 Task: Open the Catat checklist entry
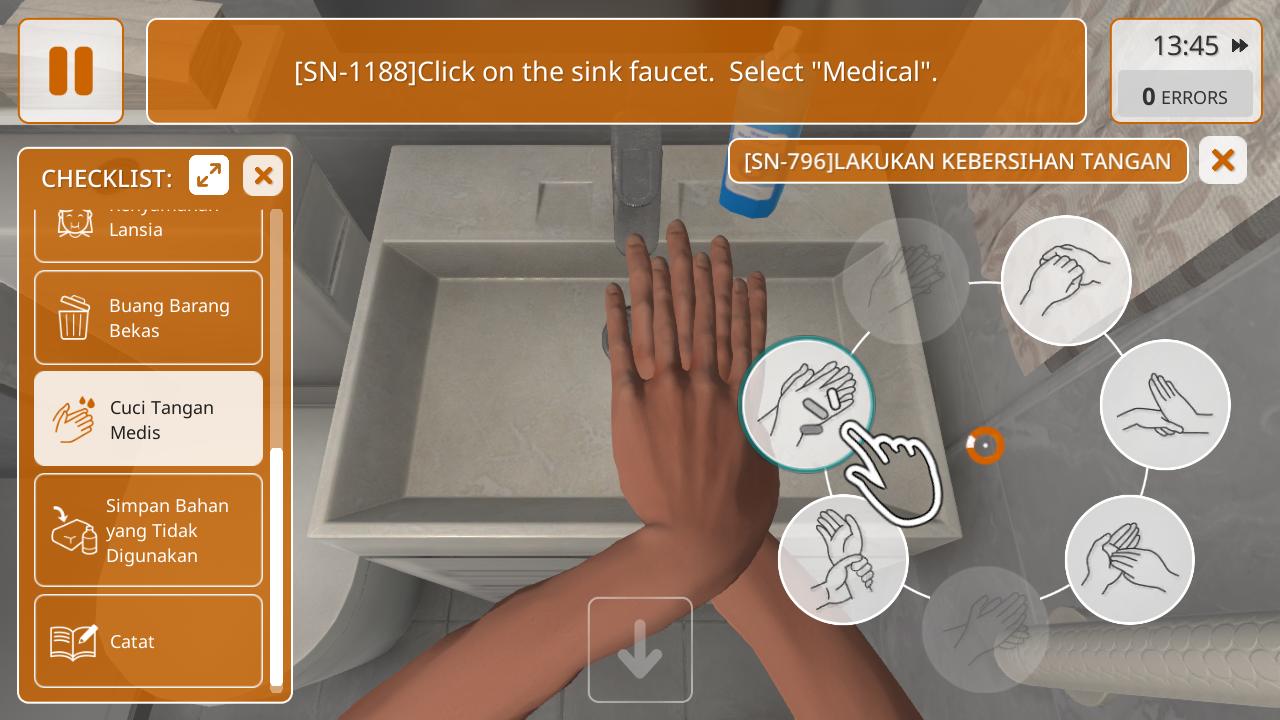(x=148, y=641)
